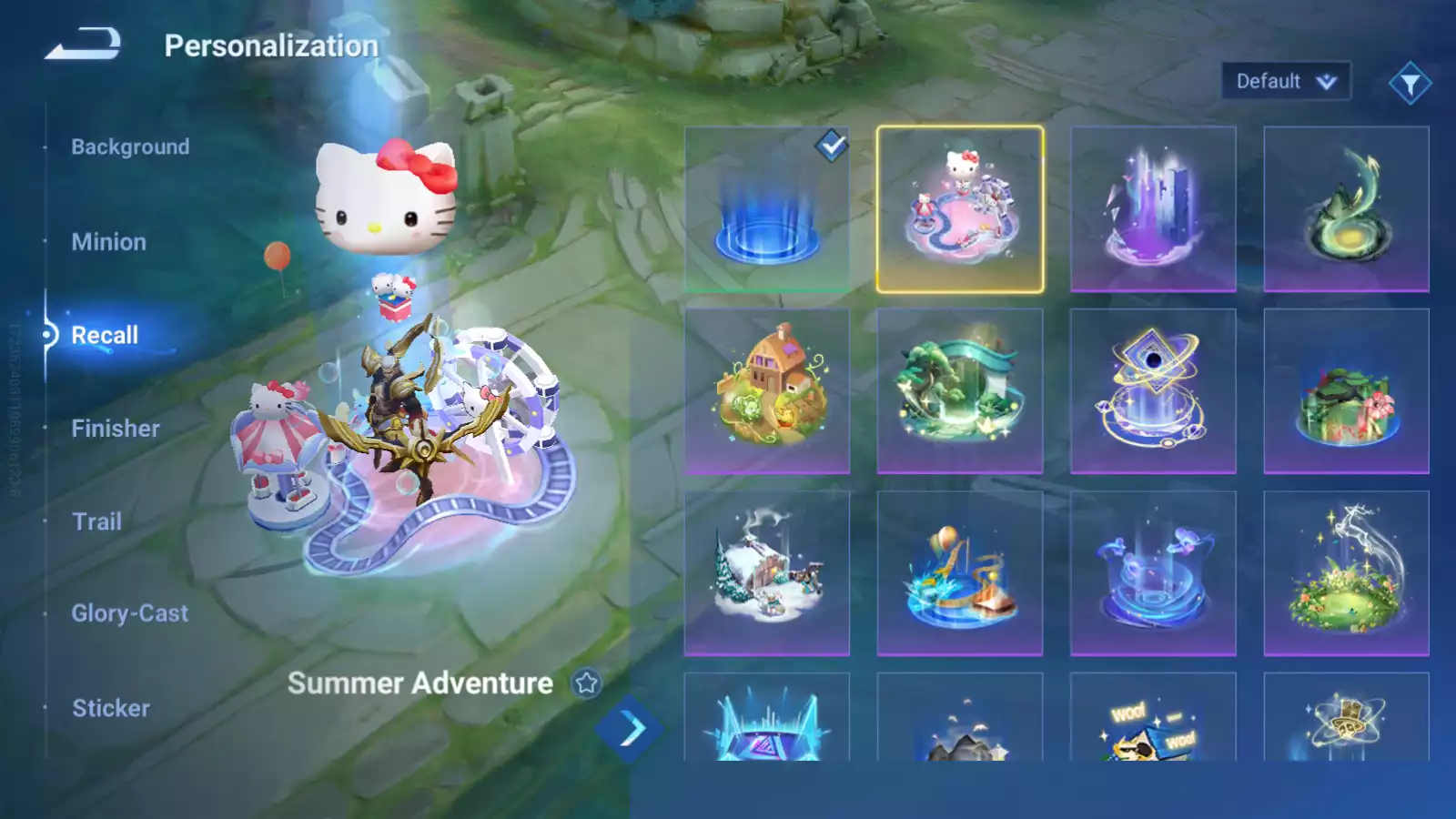Select the blue butterflies recall effect
The width and height of the screenshot is (1456, 819).
[1153, 573]
